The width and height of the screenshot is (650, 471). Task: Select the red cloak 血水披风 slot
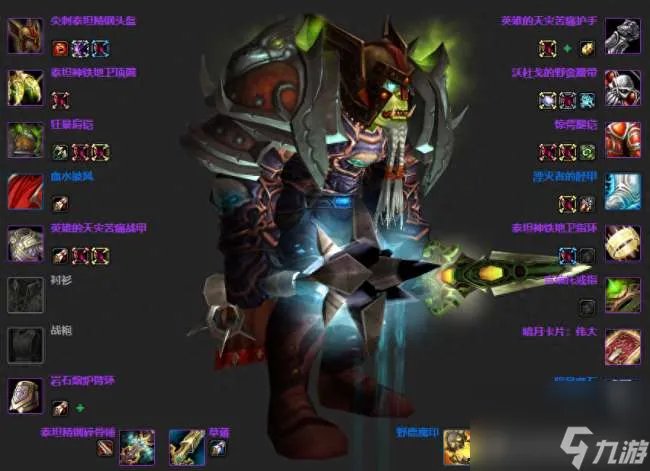(25, 191)
